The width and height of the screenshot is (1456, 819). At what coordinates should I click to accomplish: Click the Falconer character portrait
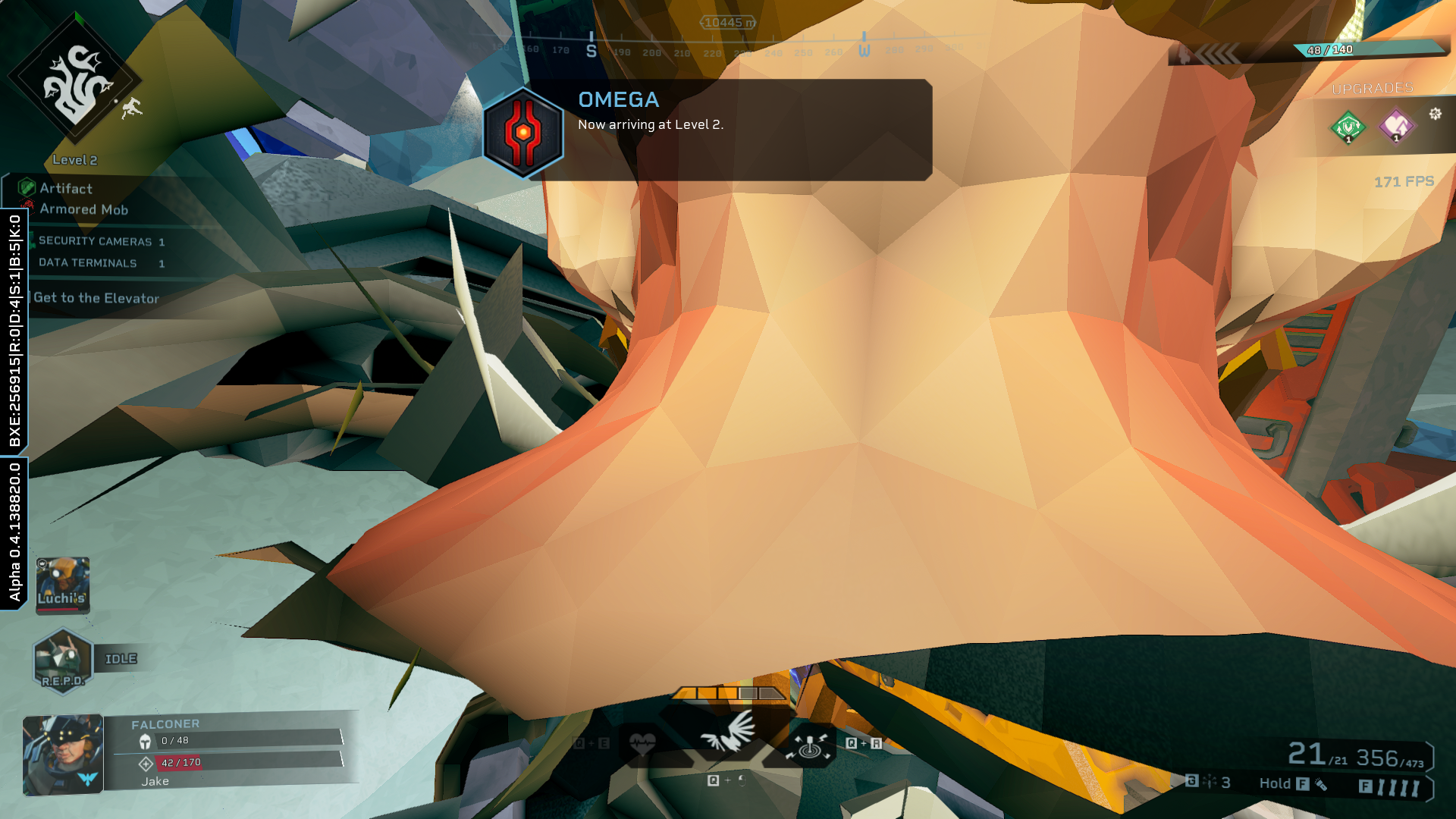63,755
